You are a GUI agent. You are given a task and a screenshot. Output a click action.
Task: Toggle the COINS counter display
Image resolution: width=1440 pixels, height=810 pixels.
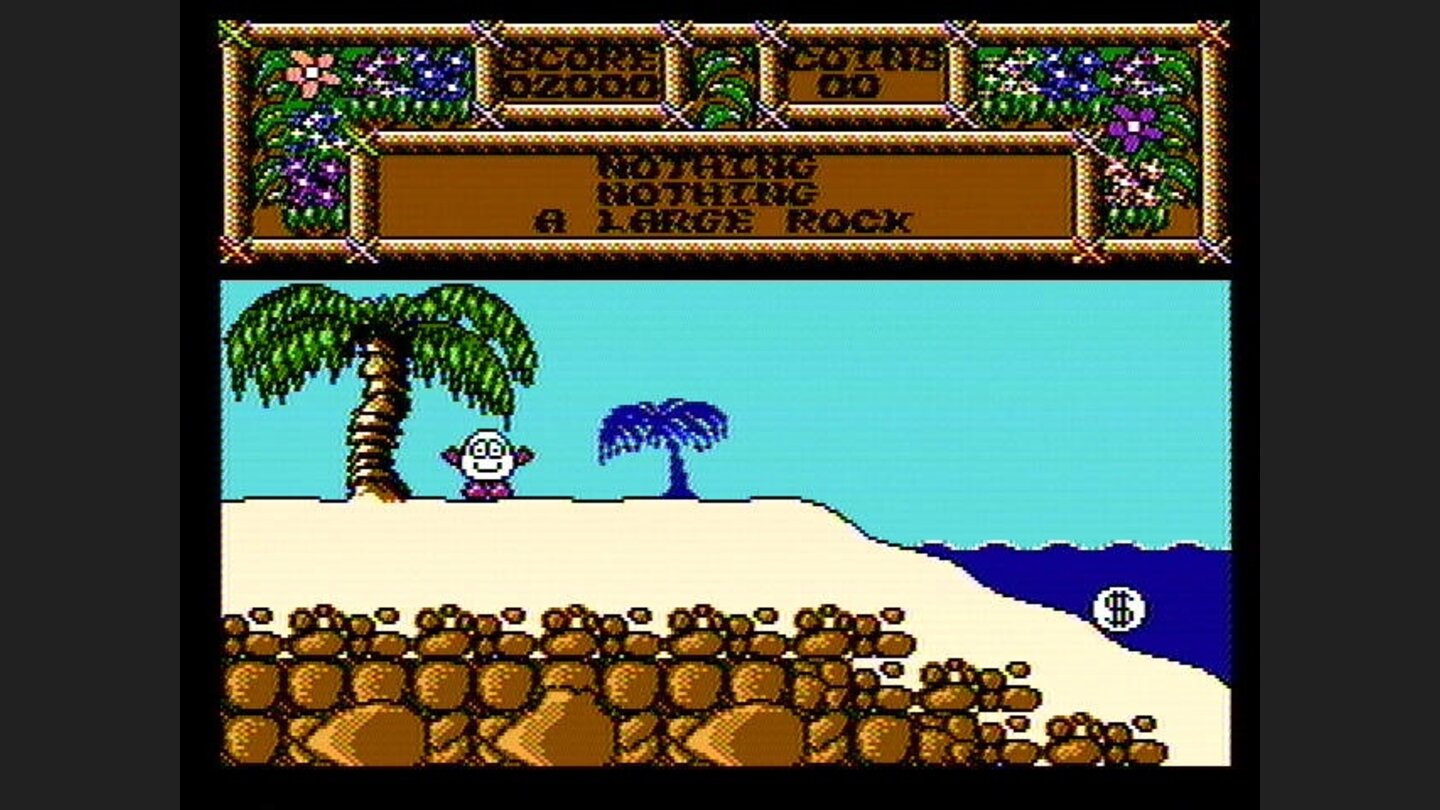pos(864,72)
